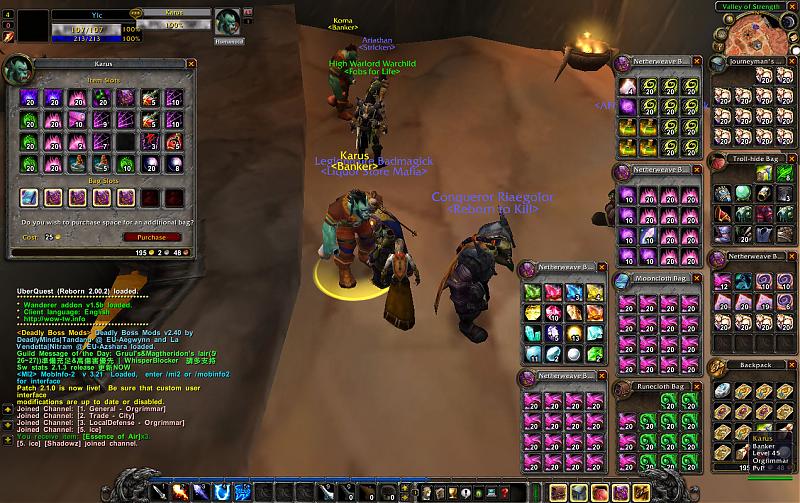Viewport: 800px width, 503px height.
Task: Close the Journeyman's bag window
Action: point(793,60)
